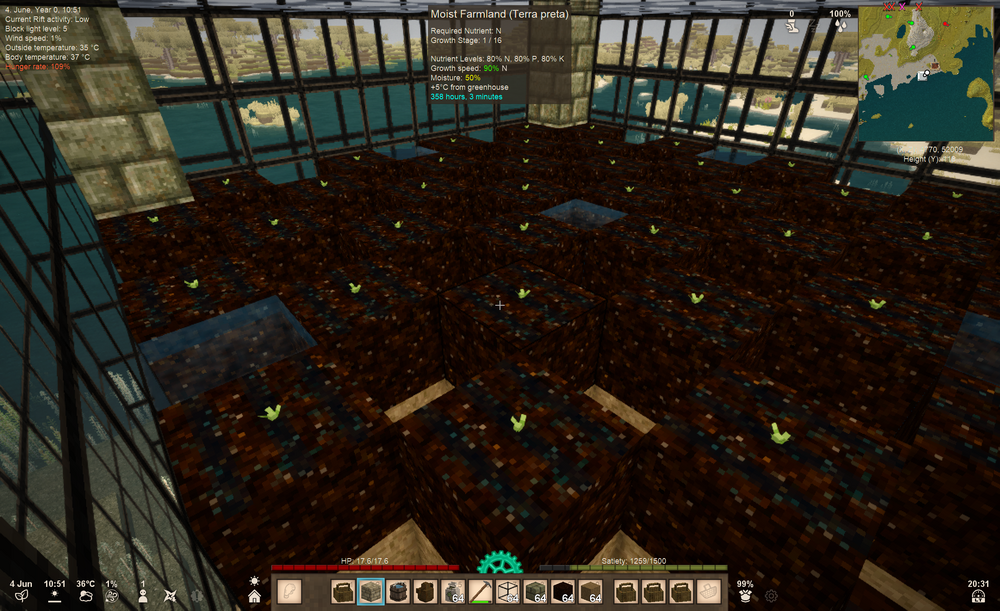This screenshot has height=611, width=1000.
Task: Select the pickaxe tool in the hotbar
Action: (482, 592)
